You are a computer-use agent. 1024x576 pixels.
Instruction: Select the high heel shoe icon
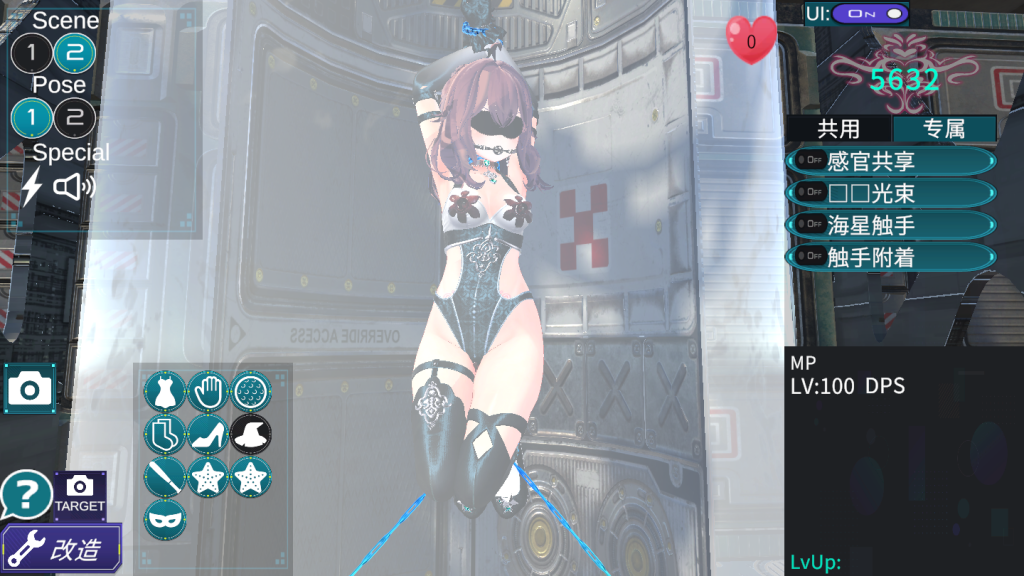pyautogui.click(x=207, y=435)
